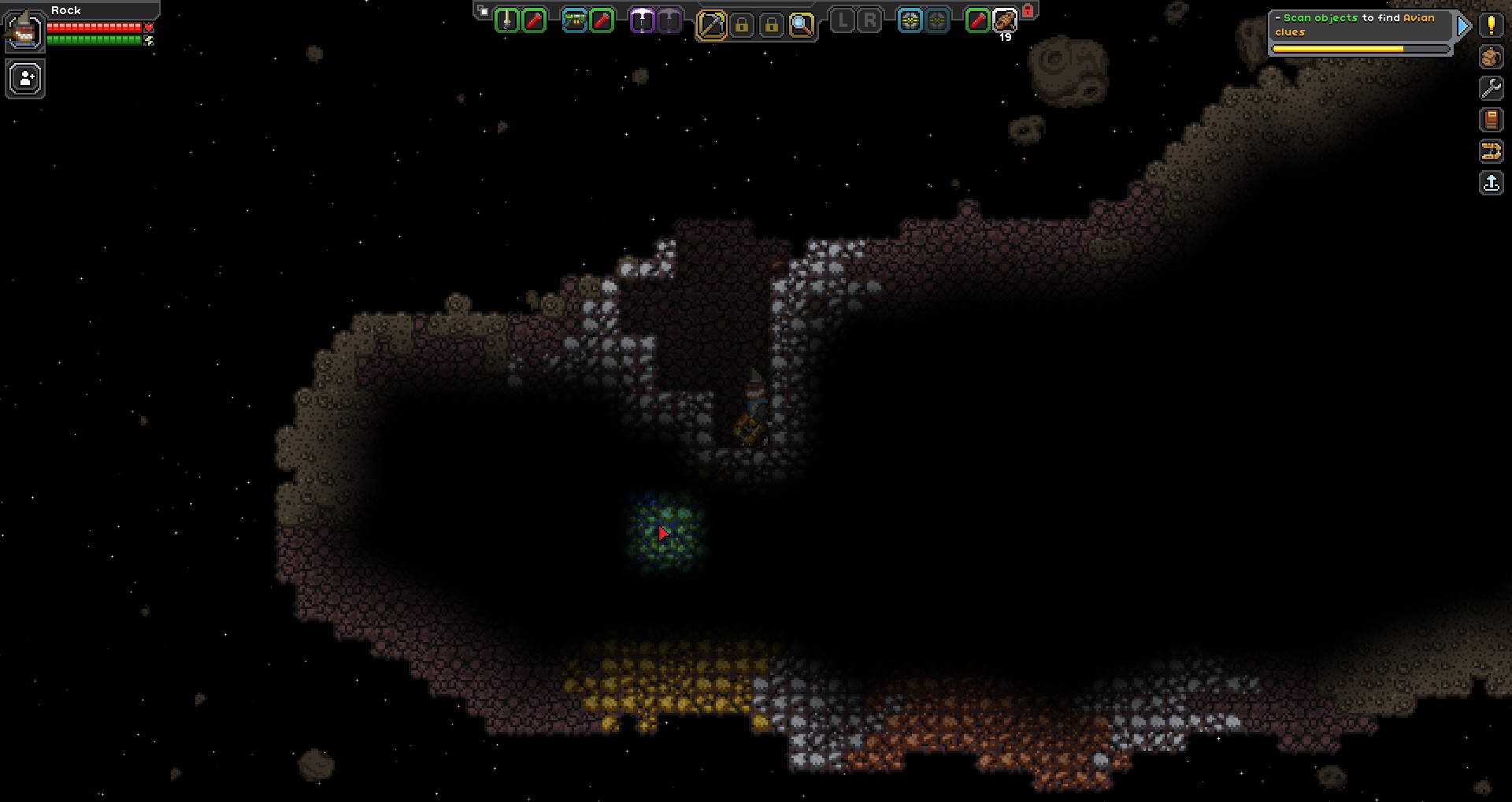The image size is (1512, 802).
Task: Invite a player to the party
Action: coord(25,80)
